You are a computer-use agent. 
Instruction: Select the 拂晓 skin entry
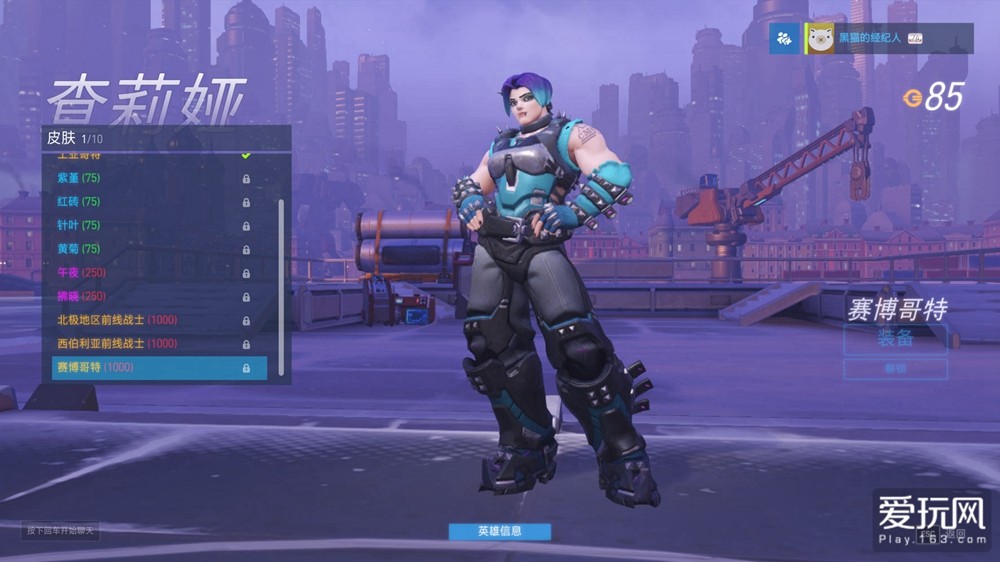pos(150,297)
